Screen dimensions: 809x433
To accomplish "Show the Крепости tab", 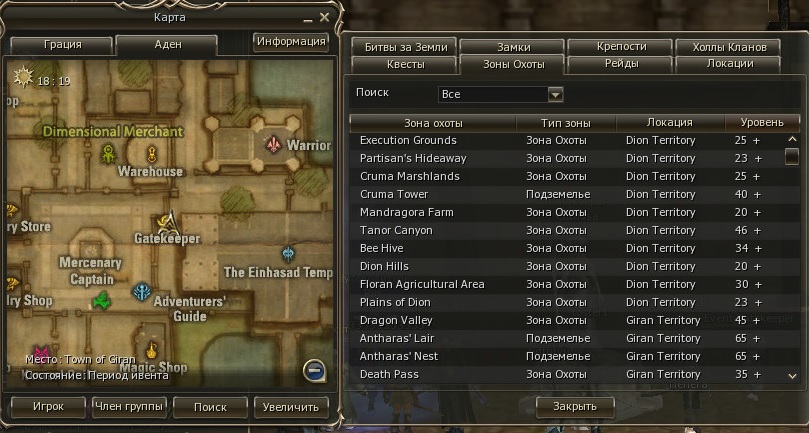I will coord(621,47).
